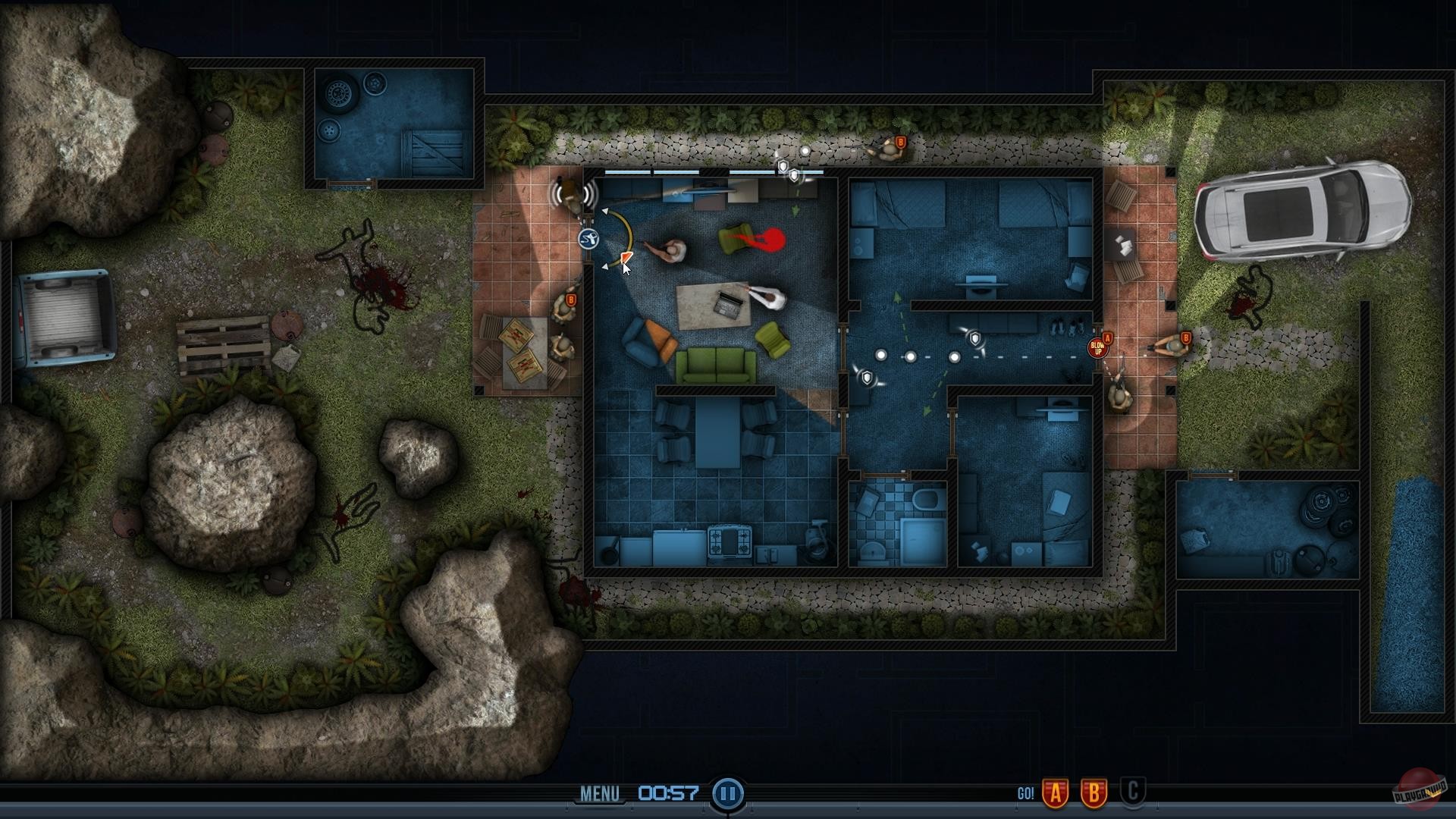The image size is (1456, 819).
Task: Toggle pause on the mission playback
Action: [x=726, y=794]
